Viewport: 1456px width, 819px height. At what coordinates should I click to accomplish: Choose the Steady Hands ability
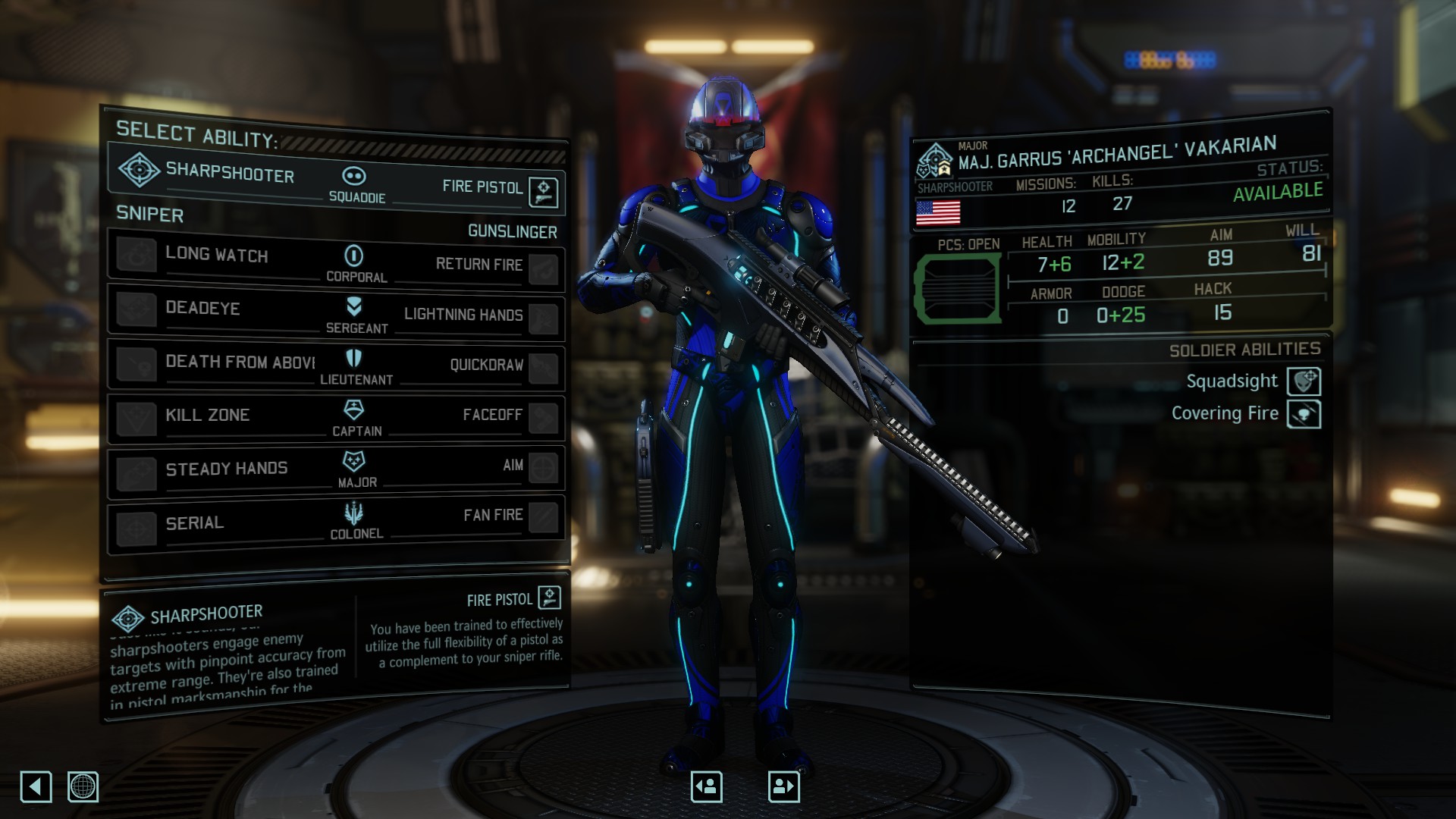click(x=226, y=469)
